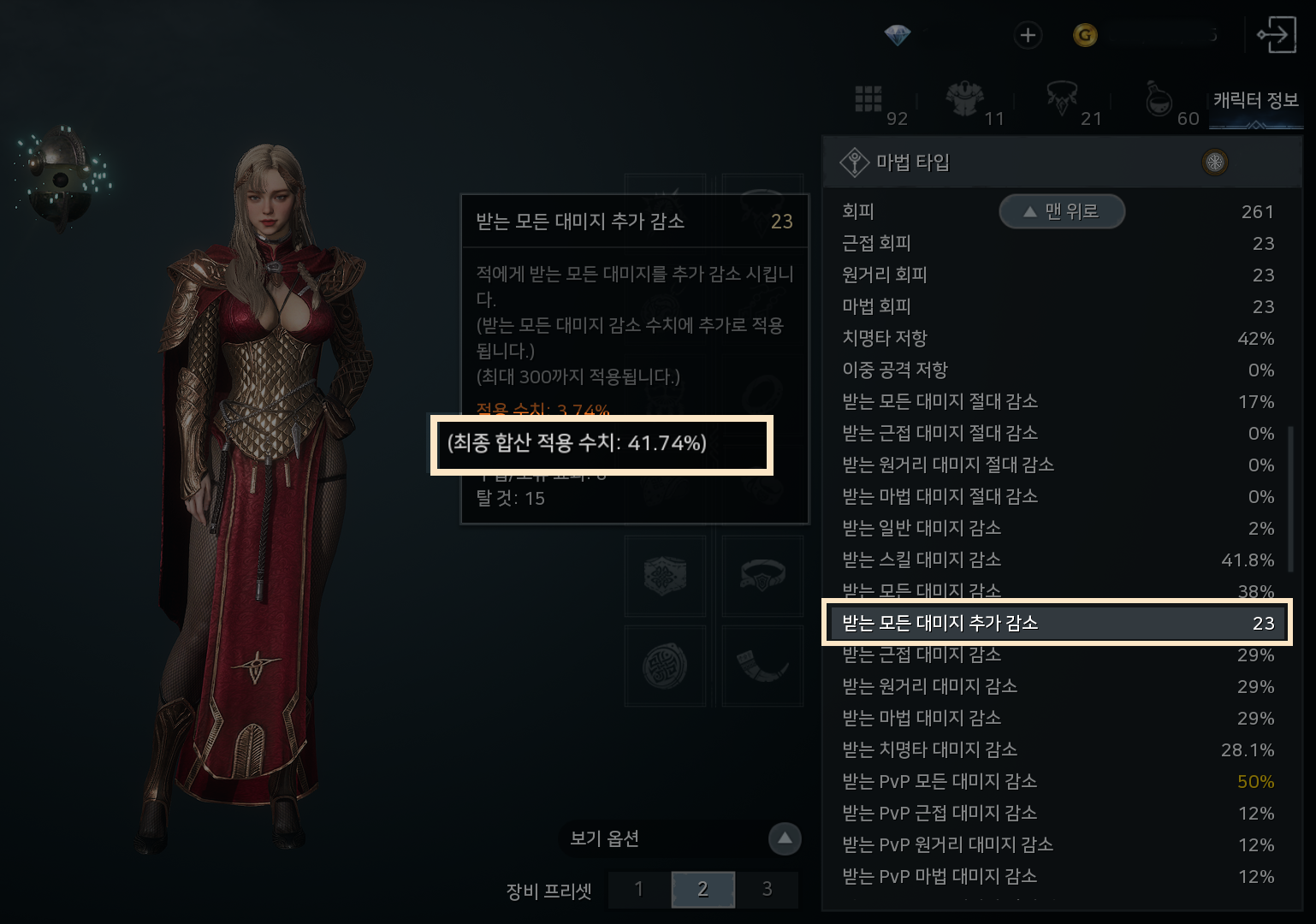Add currency with the plus button

coord(1028,35)
